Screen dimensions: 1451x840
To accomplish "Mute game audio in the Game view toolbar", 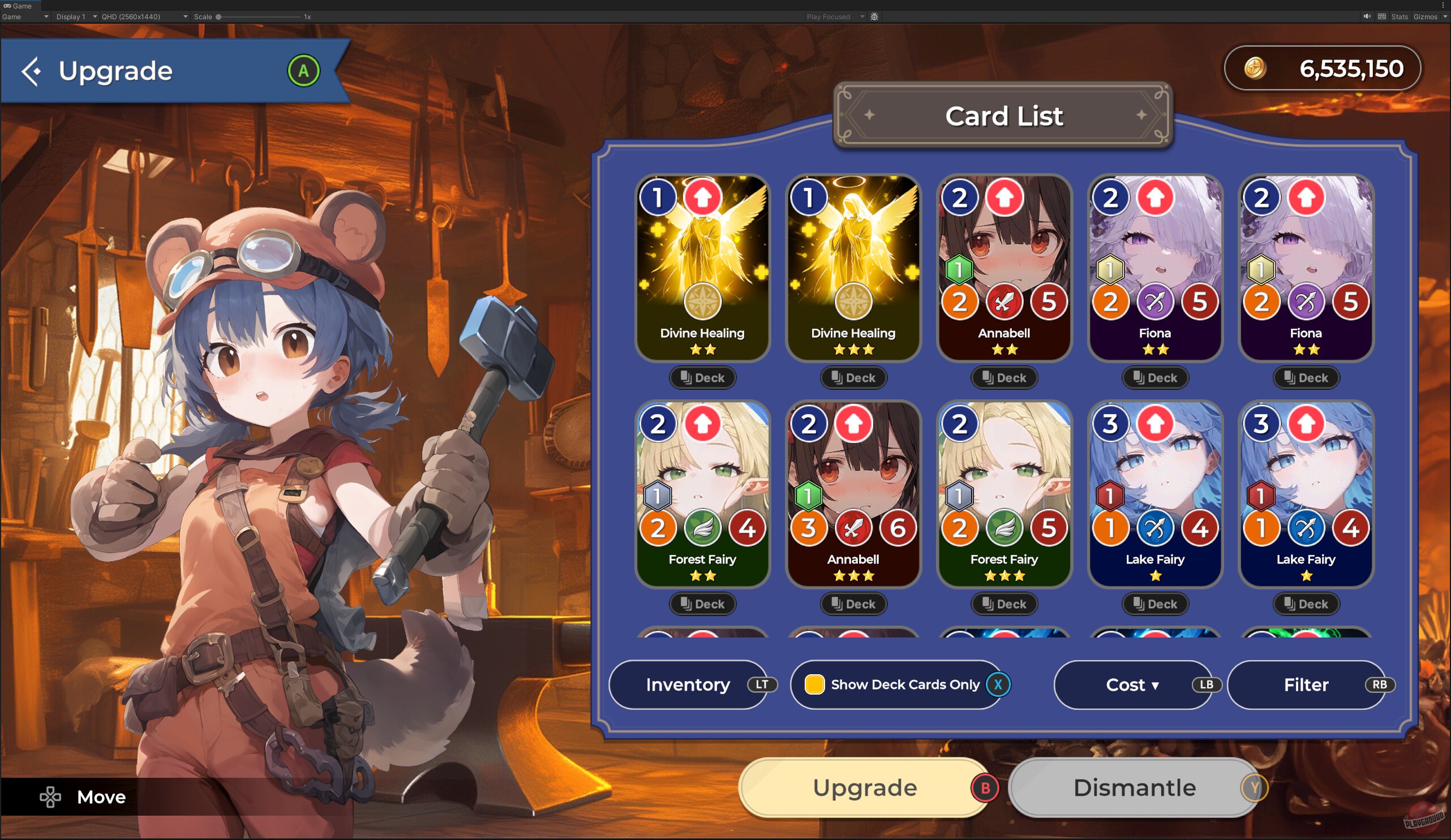I will [x=1367, y=16].
